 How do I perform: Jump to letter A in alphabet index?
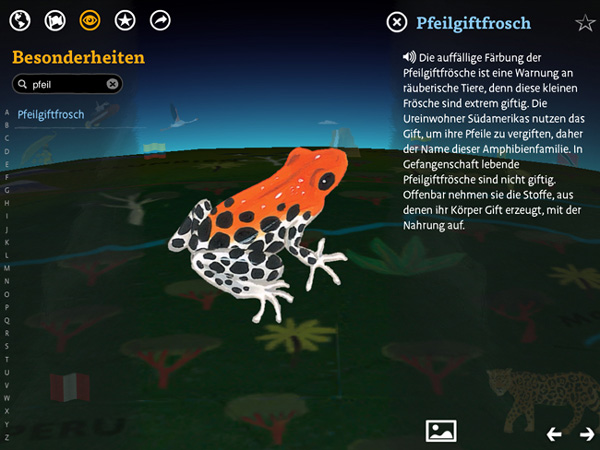[x=7, y=112]
